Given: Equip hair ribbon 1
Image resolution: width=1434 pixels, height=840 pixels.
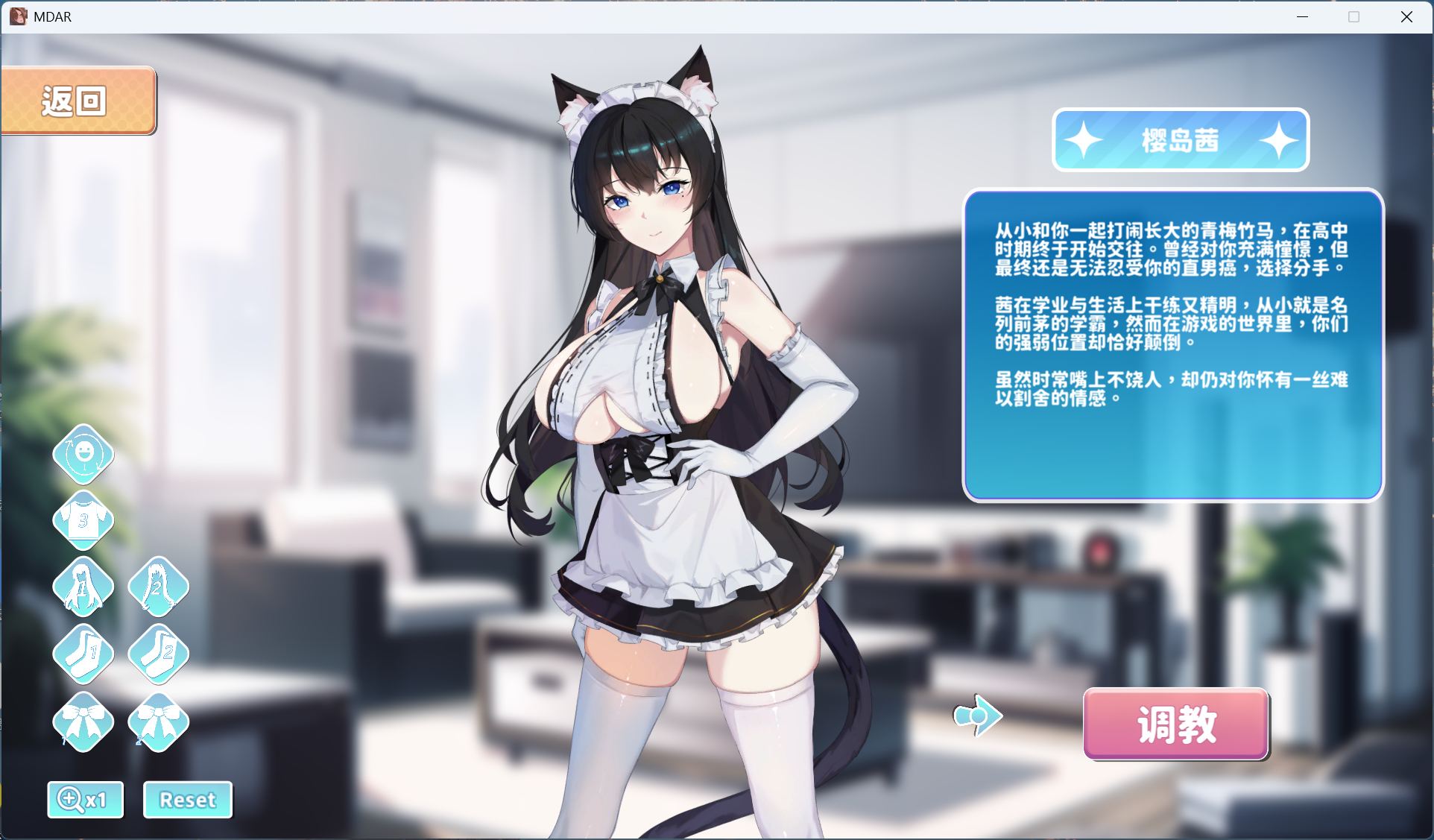Looking at the screenshot, I should pos(83,720).
